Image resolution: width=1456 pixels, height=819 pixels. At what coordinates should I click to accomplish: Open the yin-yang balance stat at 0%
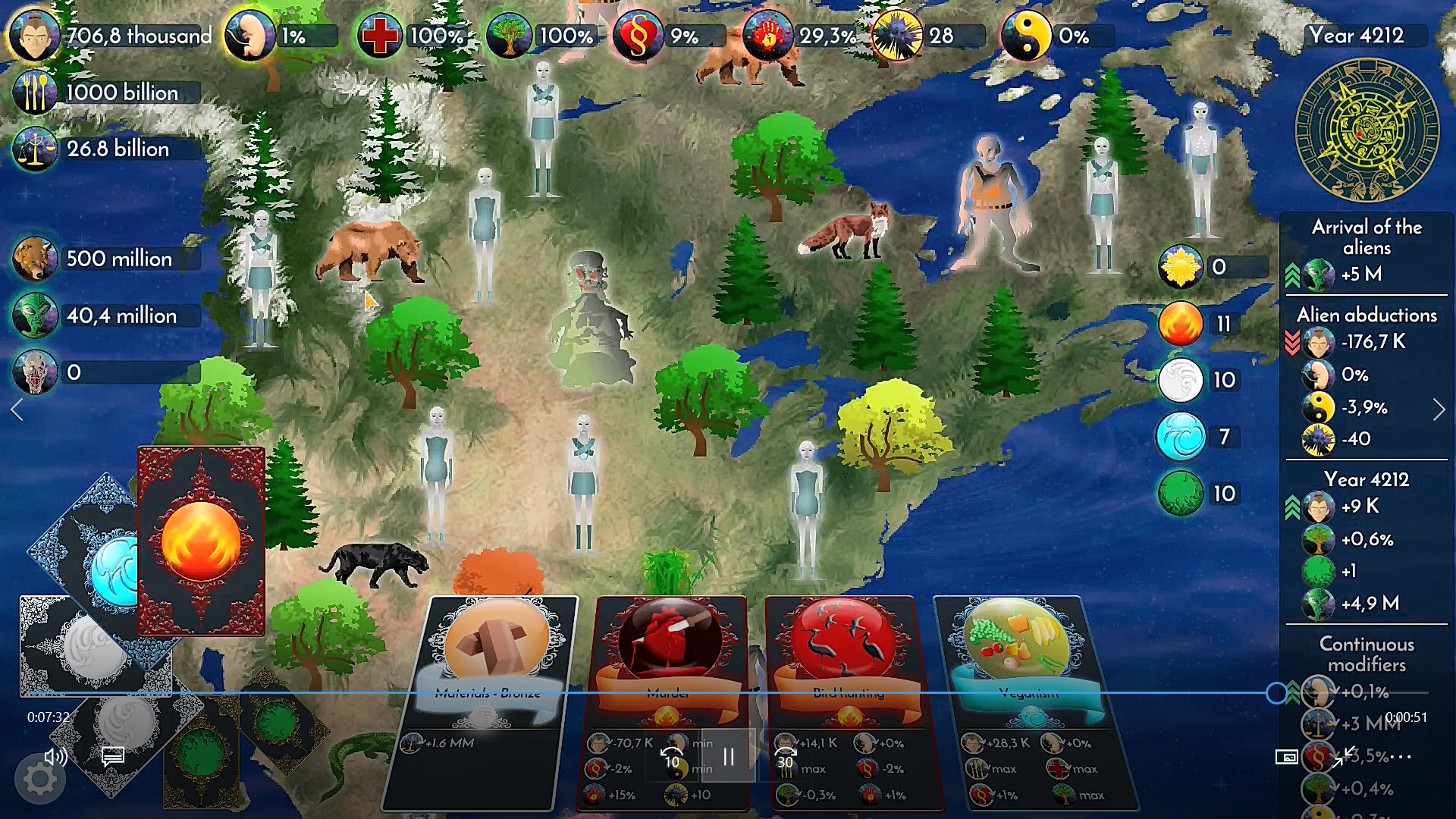click(1028, 33)
